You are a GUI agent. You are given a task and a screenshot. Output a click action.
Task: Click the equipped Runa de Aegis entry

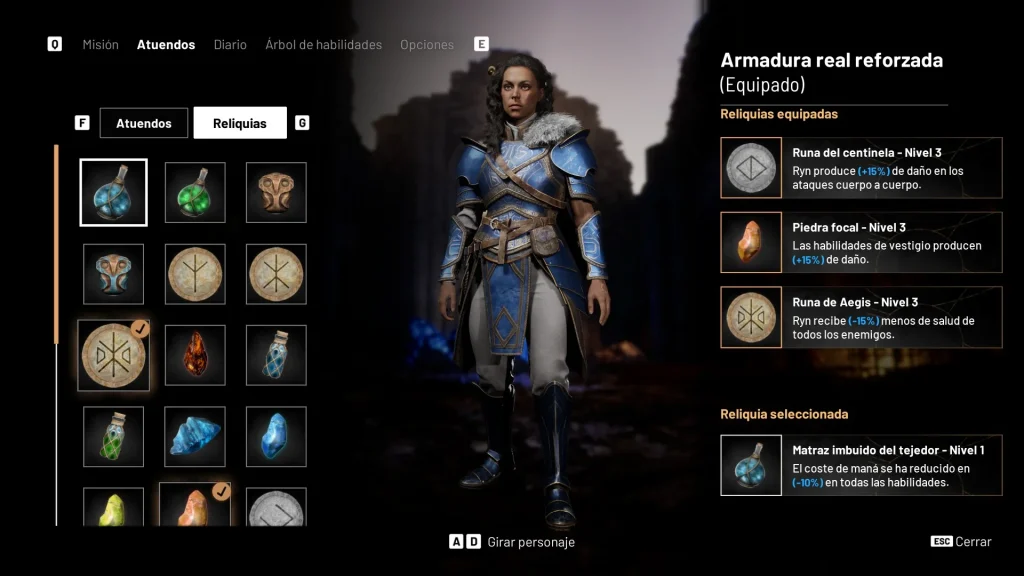(x=861, y=317)
